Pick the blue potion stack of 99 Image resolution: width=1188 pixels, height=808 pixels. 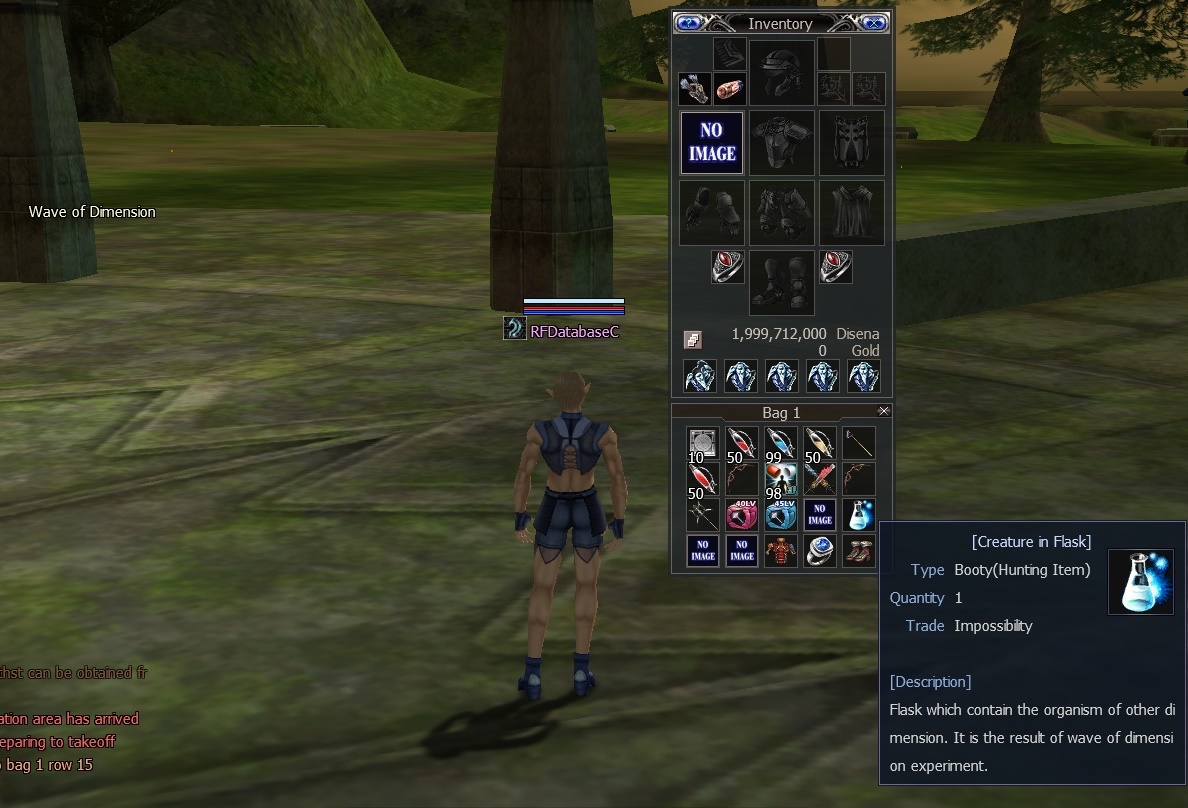click(780, 442)
